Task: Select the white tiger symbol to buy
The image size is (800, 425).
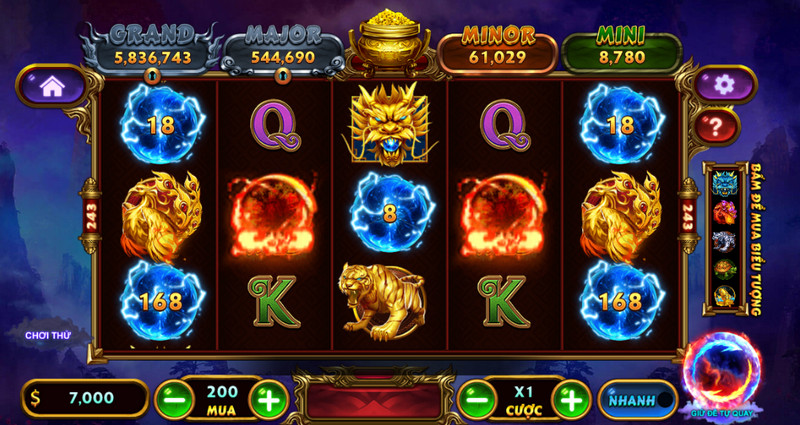Action: tap(725, 240)
